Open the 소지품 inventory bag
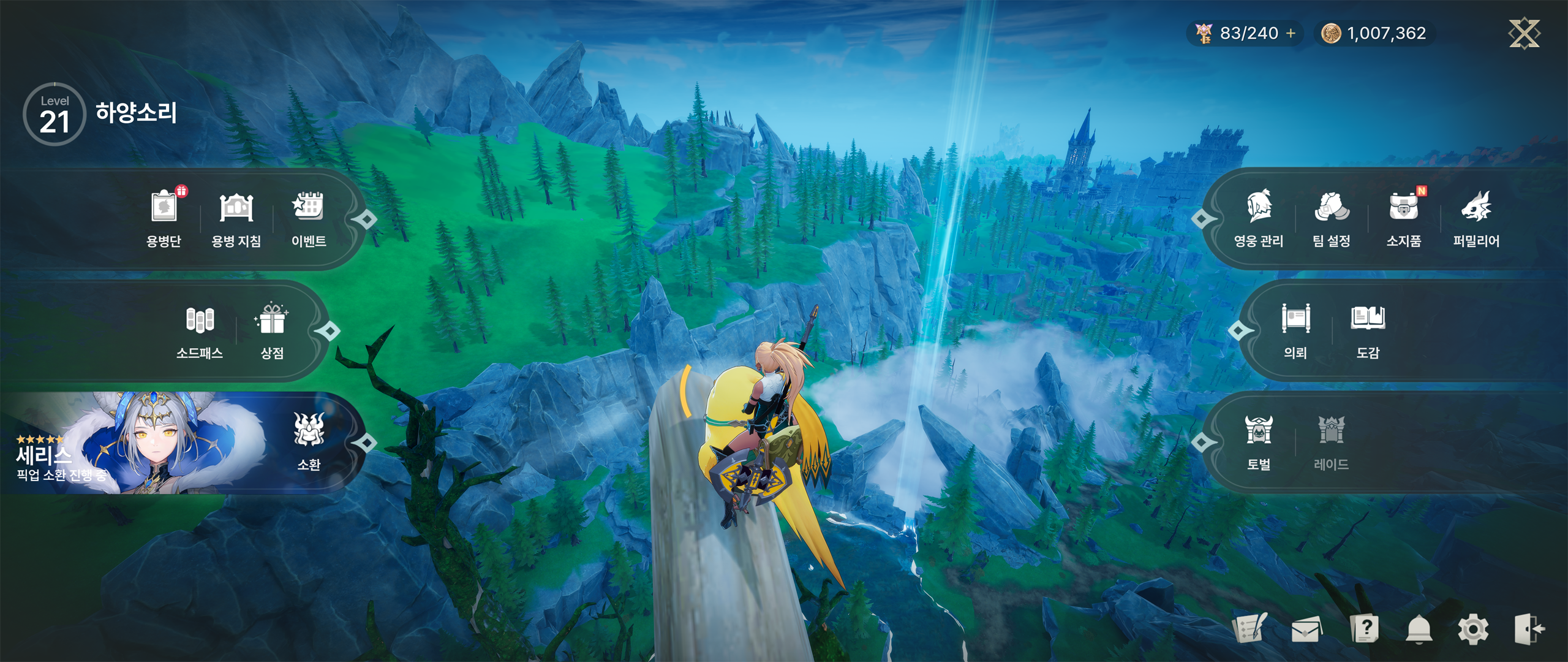 (1404, 217)
